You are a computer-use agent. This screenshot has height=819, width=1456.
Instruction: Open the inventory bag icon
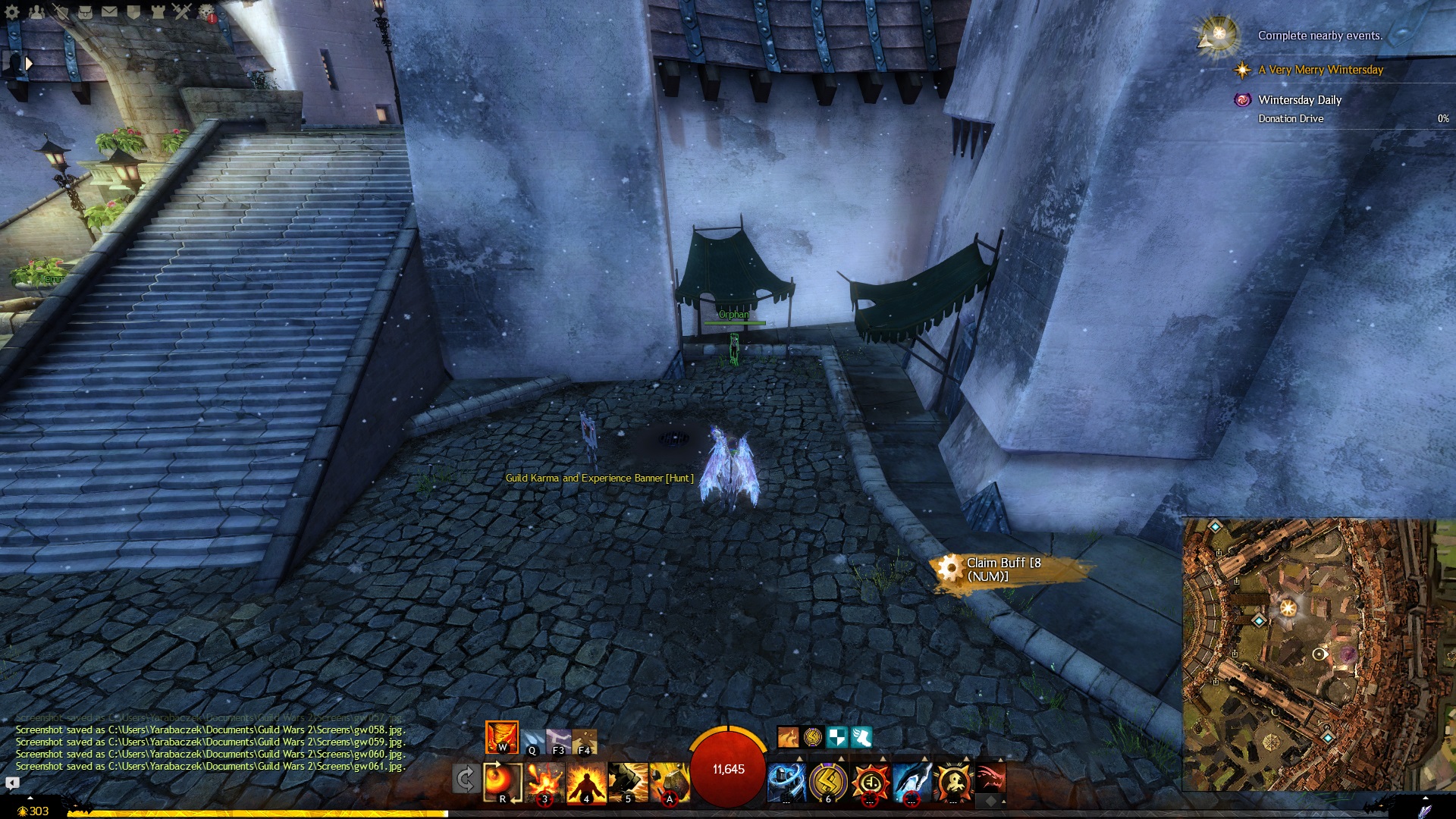85,12
